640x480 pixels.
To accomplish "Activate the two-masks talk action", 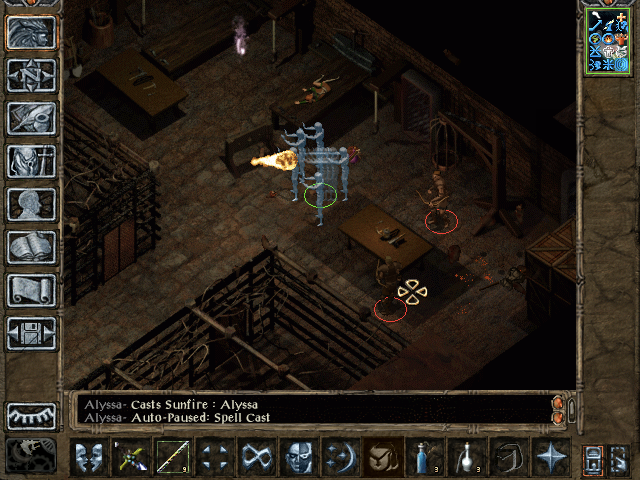I will tap(88, 457).
